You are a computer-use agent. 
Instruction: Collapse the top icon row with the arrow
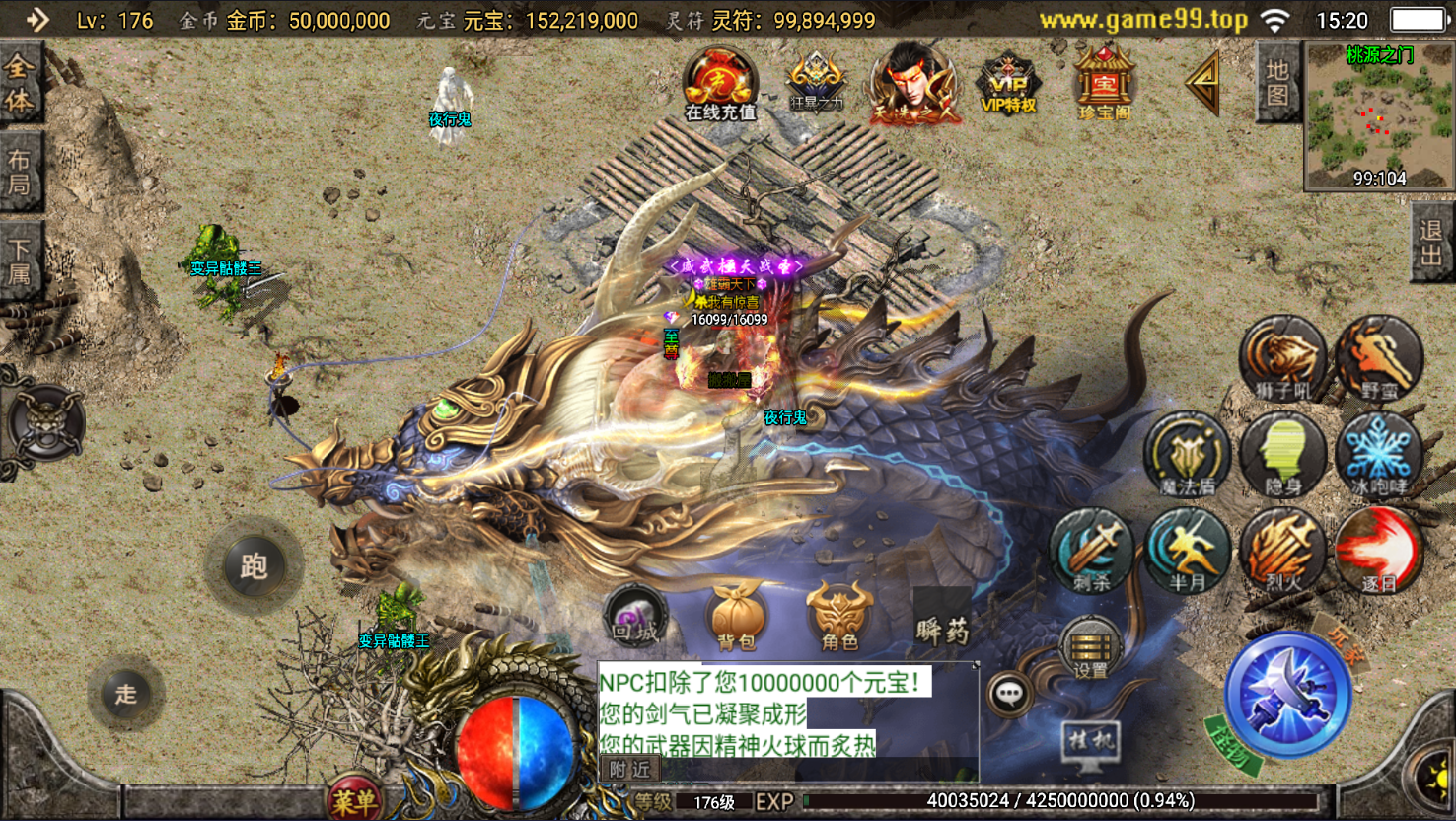(1202, 83)
